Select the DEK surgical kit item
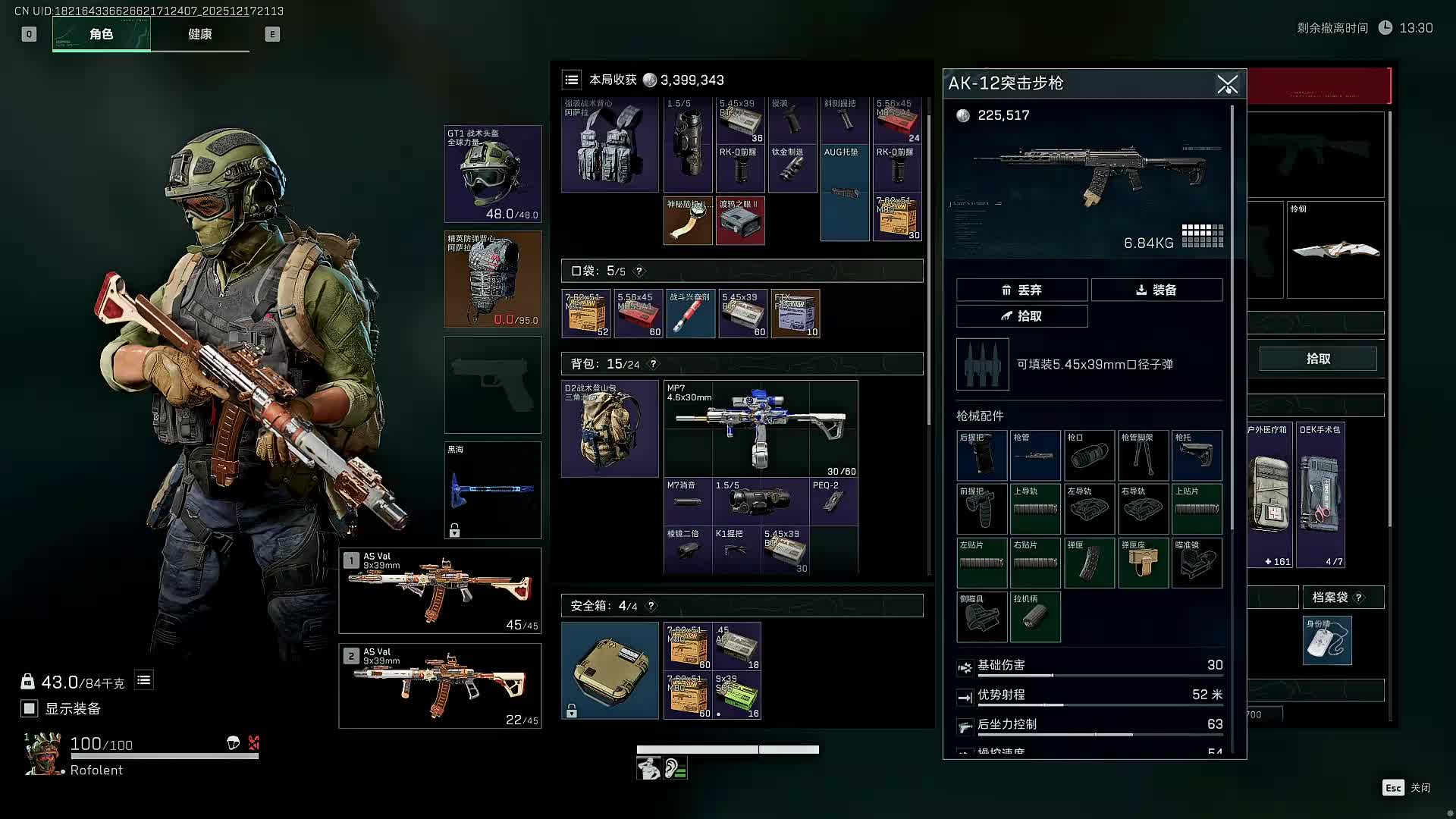Image resolution: width=1456 pixels, height=819 pixels. (x=1320, y=494)
